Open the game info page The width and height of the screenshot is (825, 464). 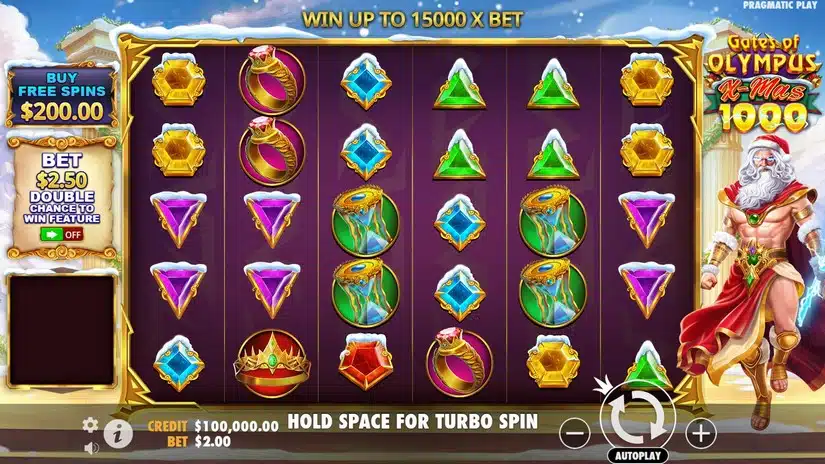pyautogui.click(x=118, y=433)
